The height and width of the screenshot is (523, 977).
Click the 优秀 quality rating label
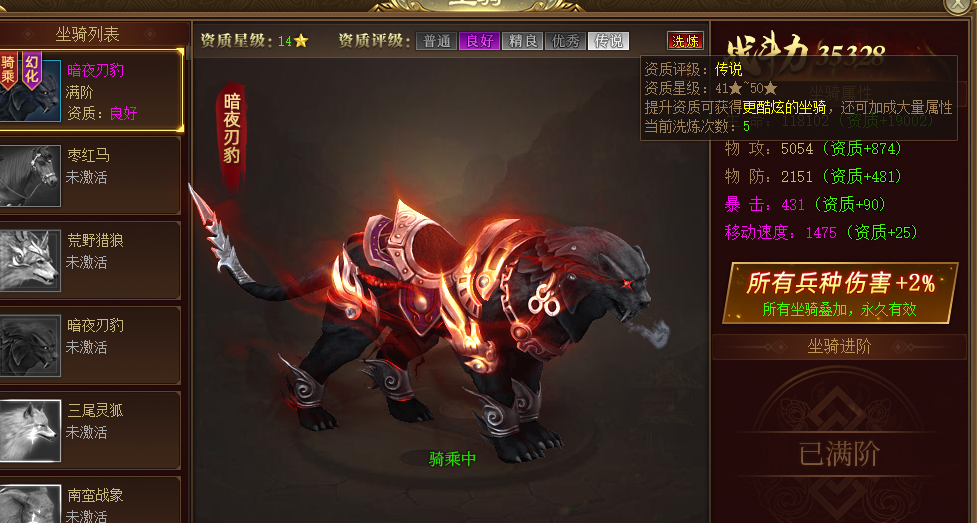coord(565,41)
